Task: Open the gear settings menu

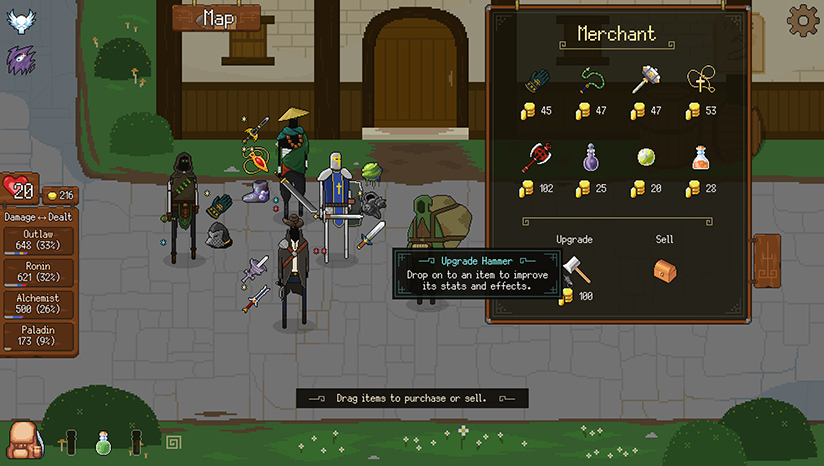Action: pyautogui.click(x=802, y=20)
